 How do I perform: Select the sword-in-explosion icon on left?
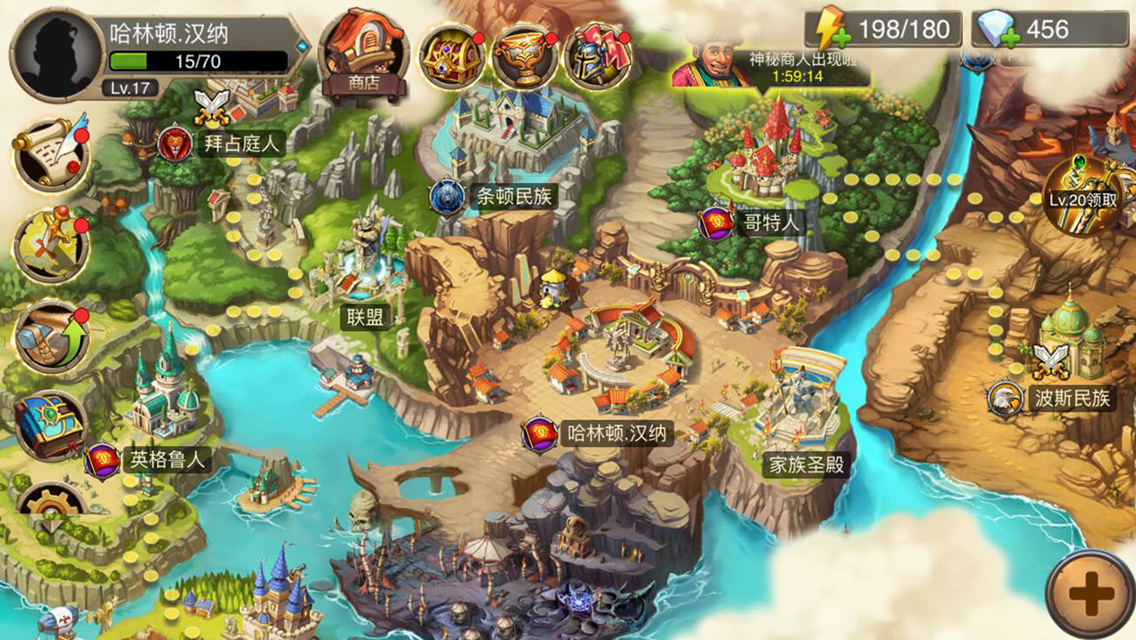pos(52,244)
